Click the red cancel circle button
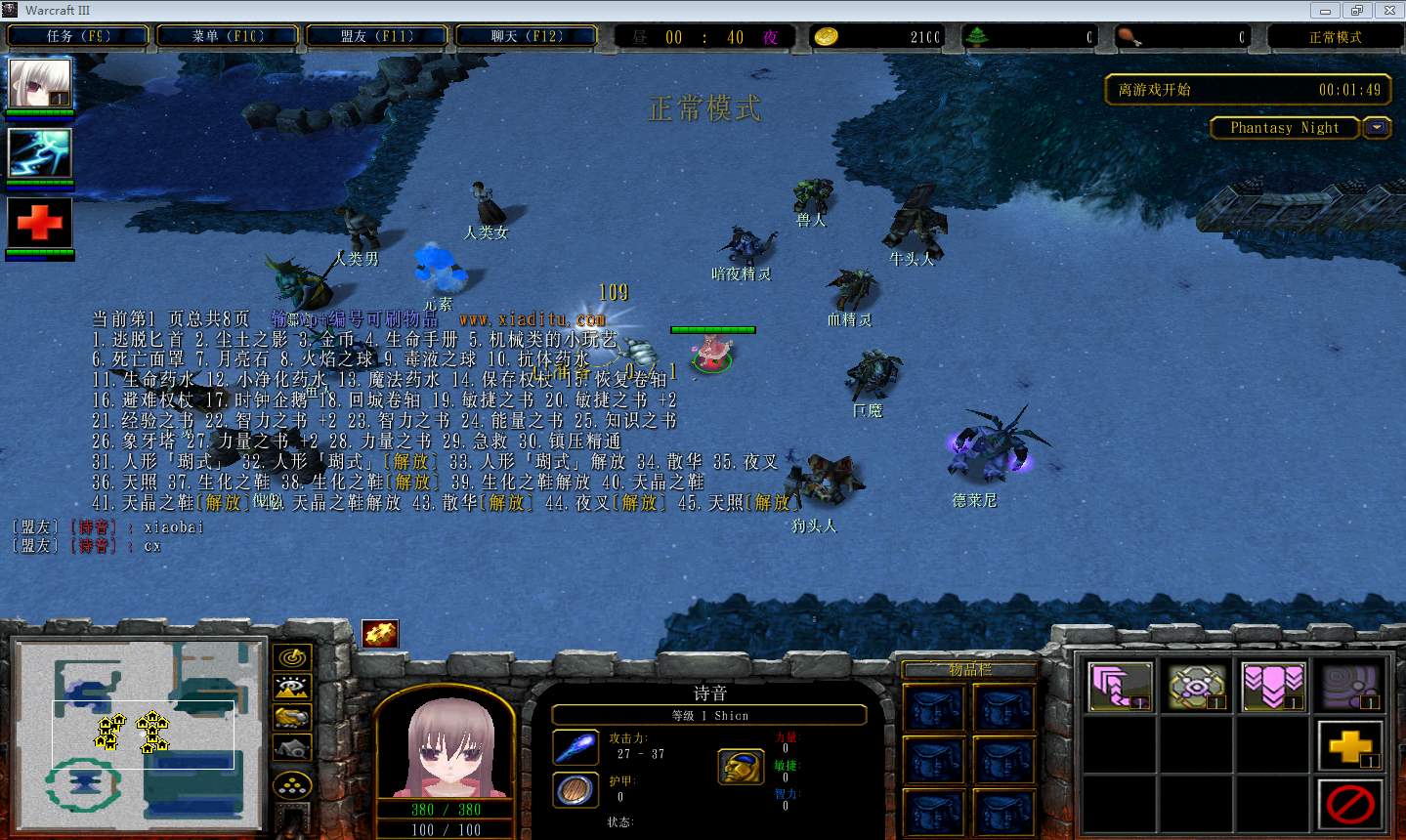This screenshot has width=1406, height=840. (x=1349, y=805)
